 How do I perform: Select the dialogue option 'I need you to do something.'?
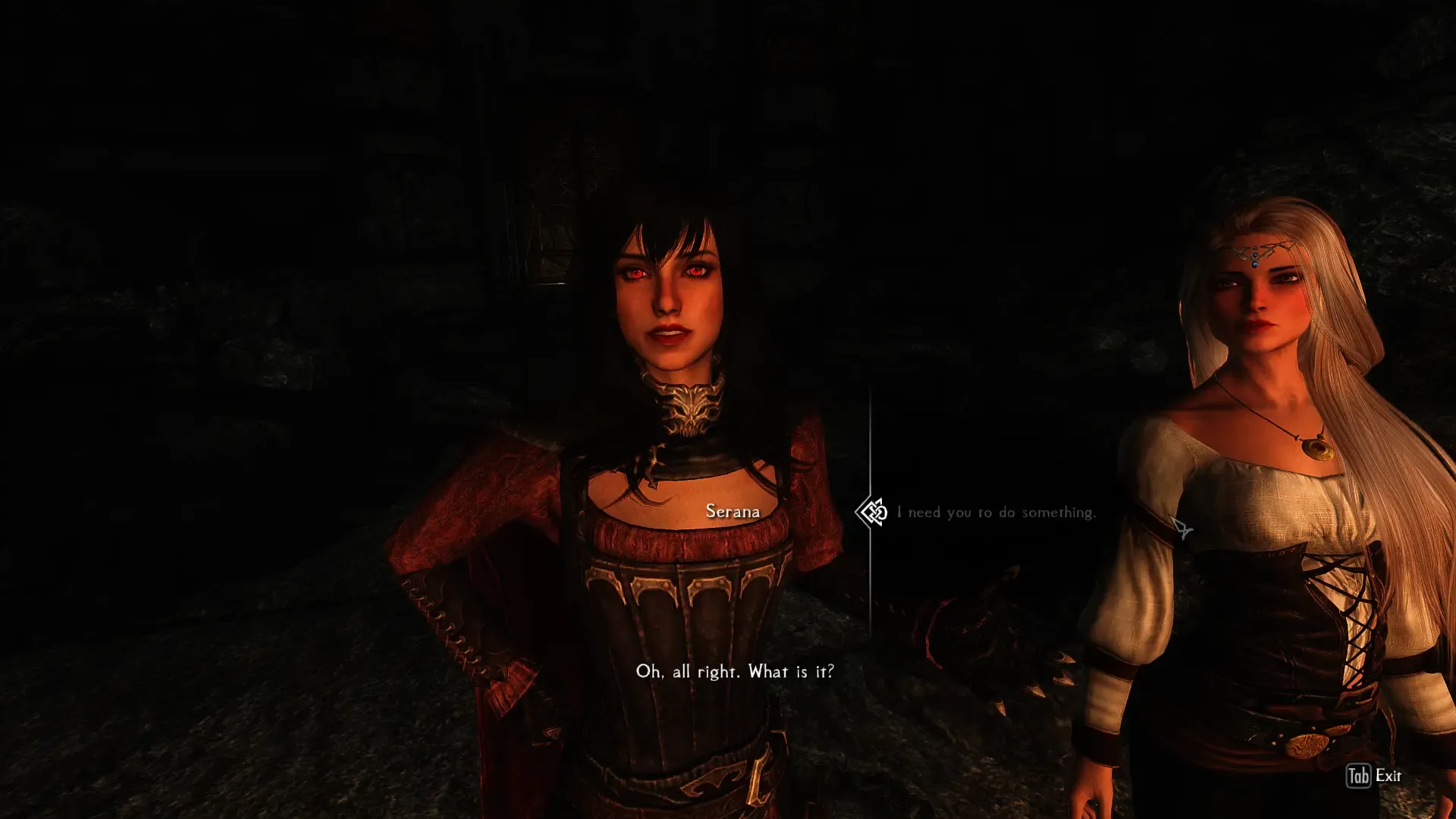[x=996, y=513]
